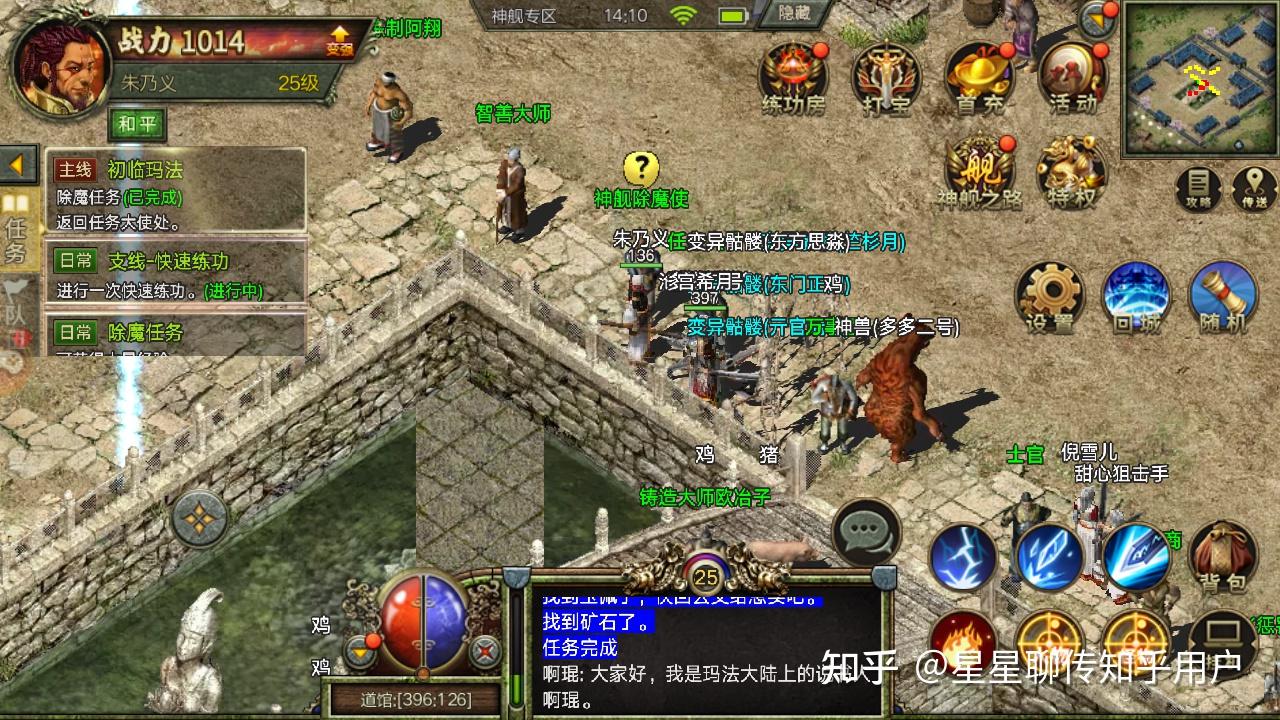The image size is (1280, 720).
Task: Use the 随机 random teleport scroll
Action: pyautogui.click(x=1223, y=297)
